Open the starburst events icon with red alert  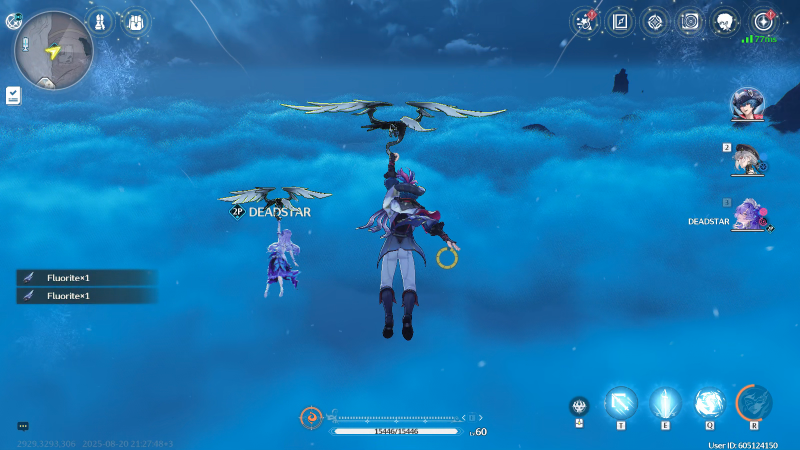point(585,21)
